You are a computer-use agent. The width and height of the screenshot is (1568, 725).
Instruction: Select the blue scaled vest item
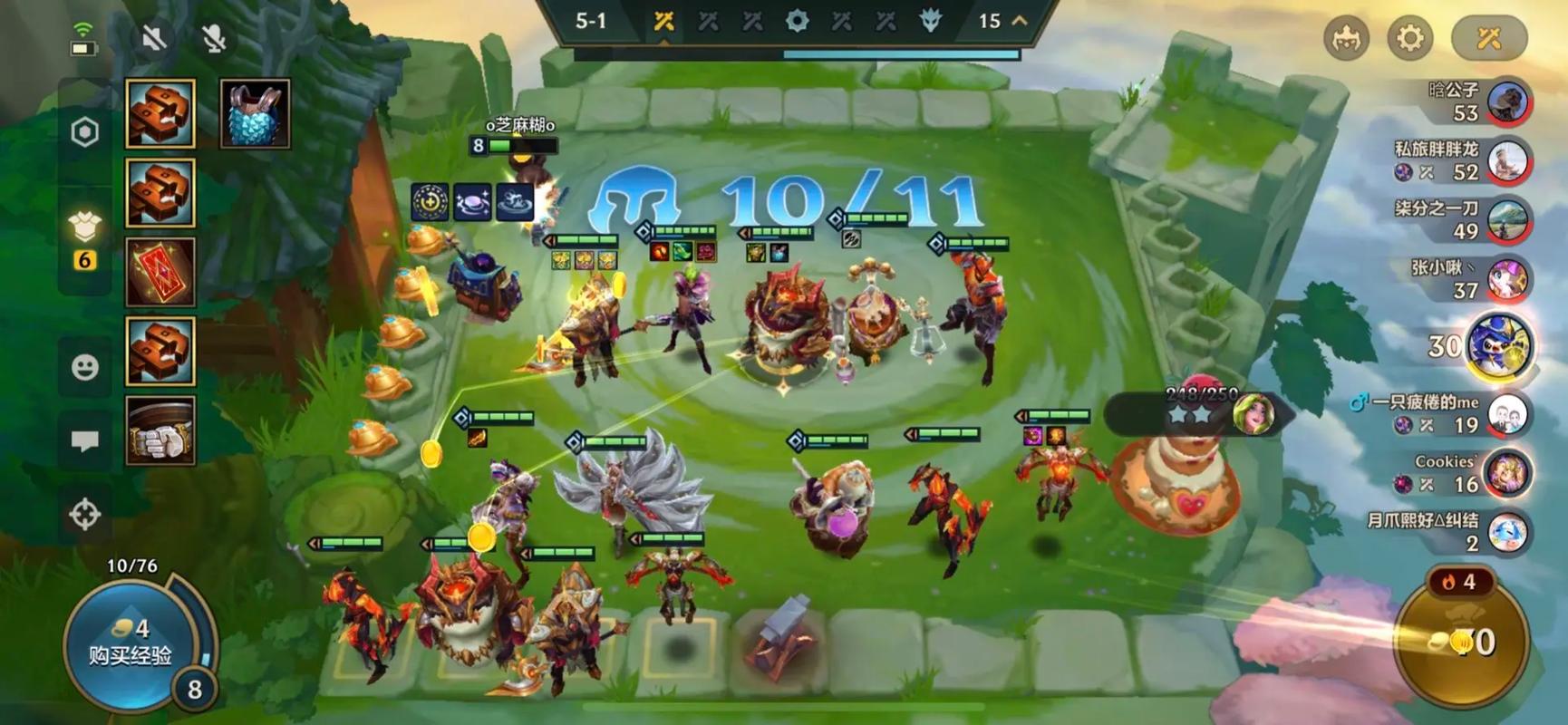click(255, 114)
